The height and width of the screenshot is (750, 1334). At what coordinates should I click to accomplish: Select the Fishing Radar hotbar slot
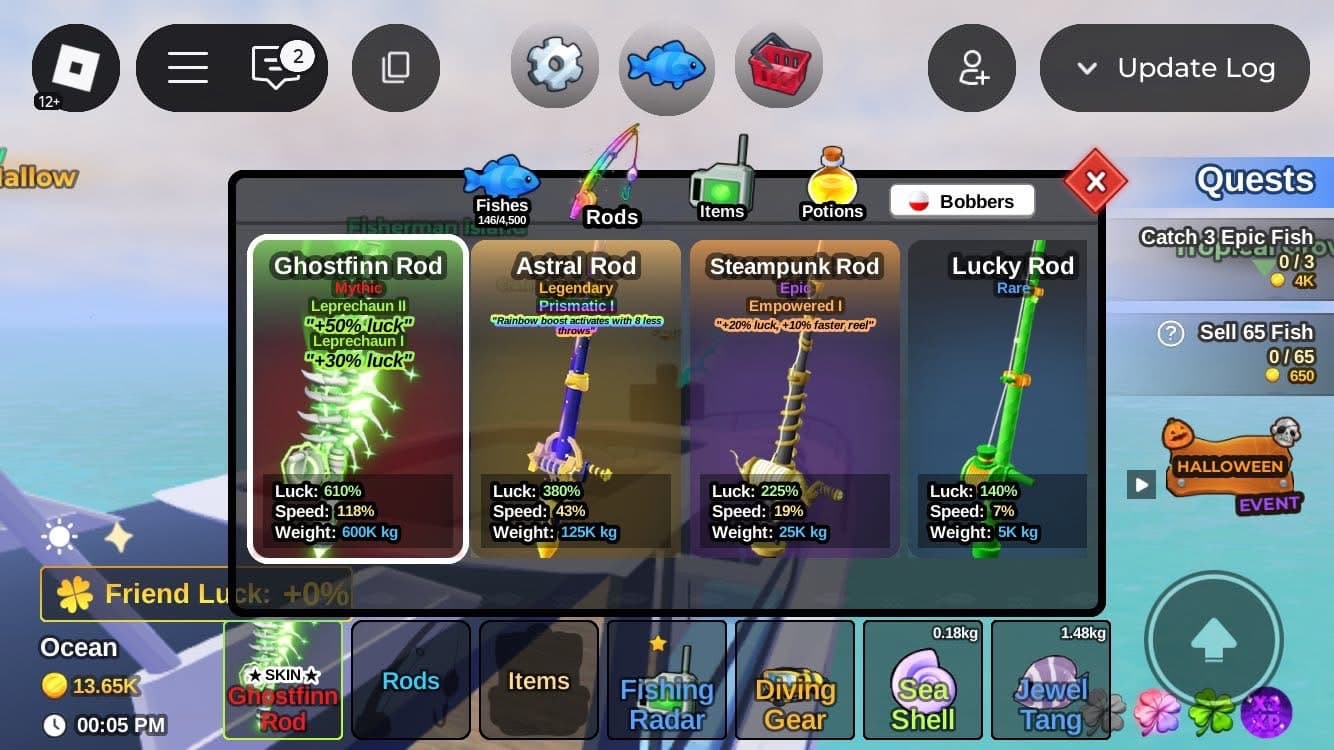pyautogui.click(x=667, y=680)
